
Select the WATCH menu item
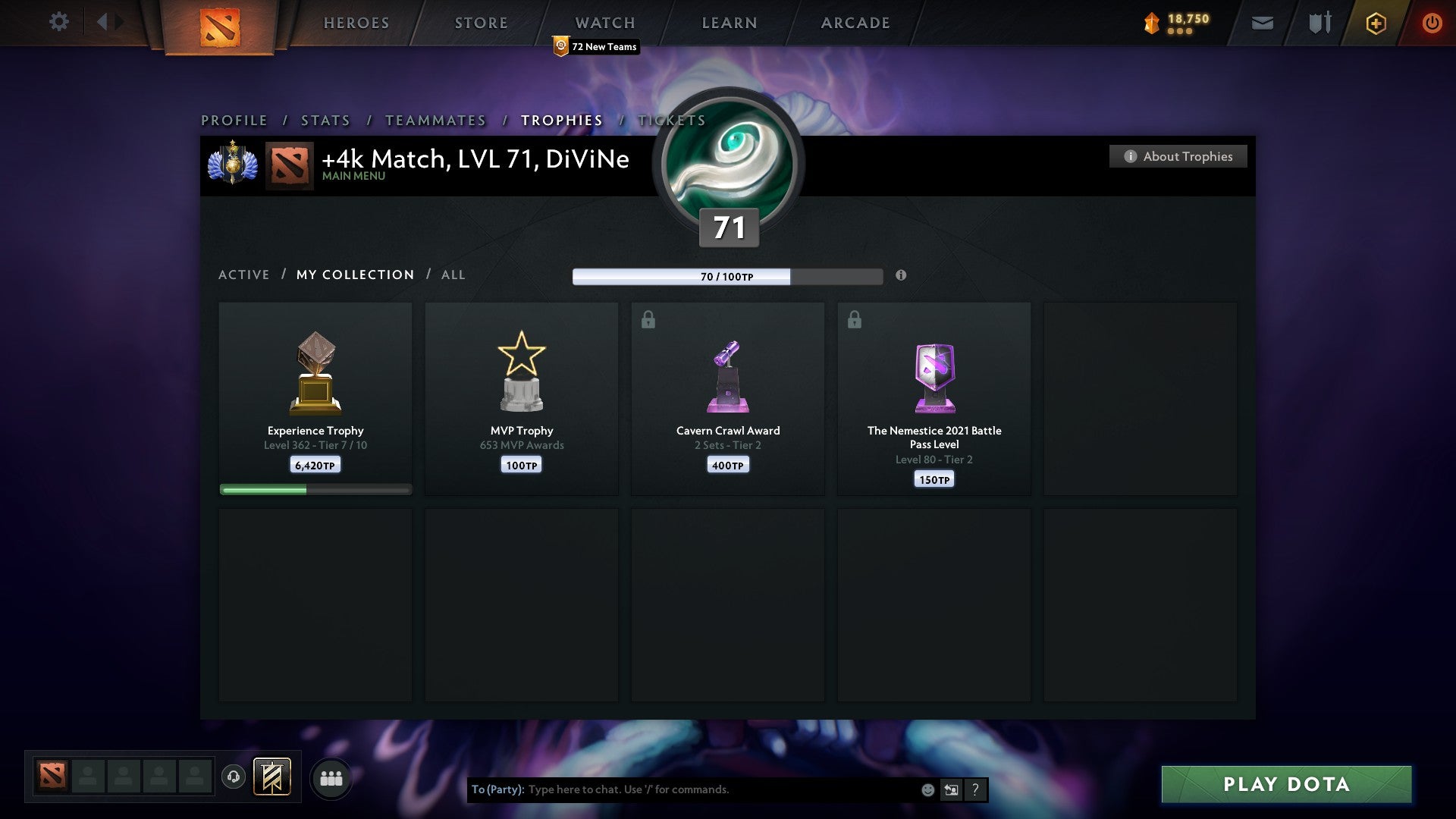(x=604, y=23)
